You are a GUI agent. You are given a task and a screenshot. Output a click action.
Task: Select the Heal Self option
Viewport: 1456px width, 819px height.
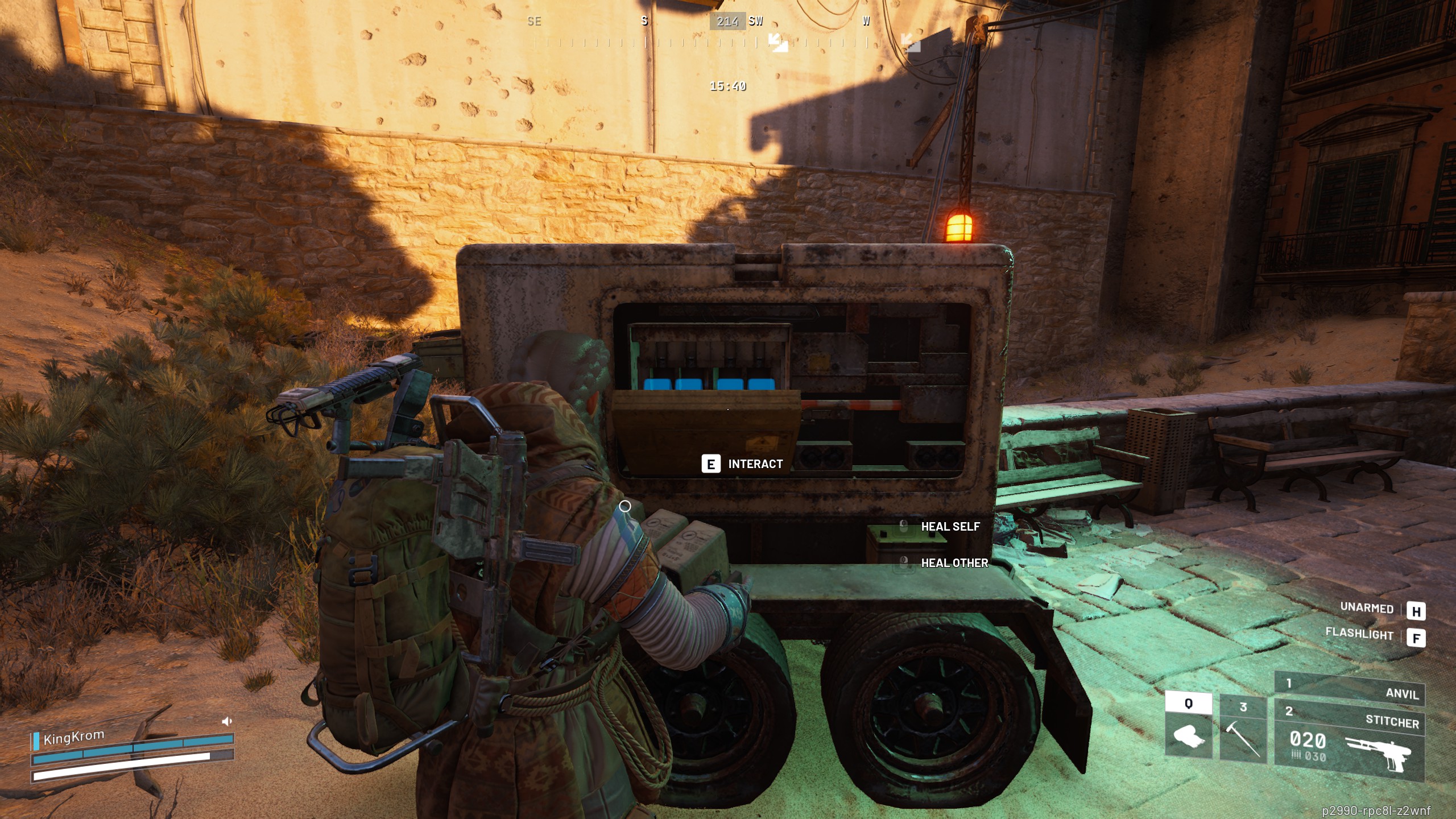tap(949, 527)
